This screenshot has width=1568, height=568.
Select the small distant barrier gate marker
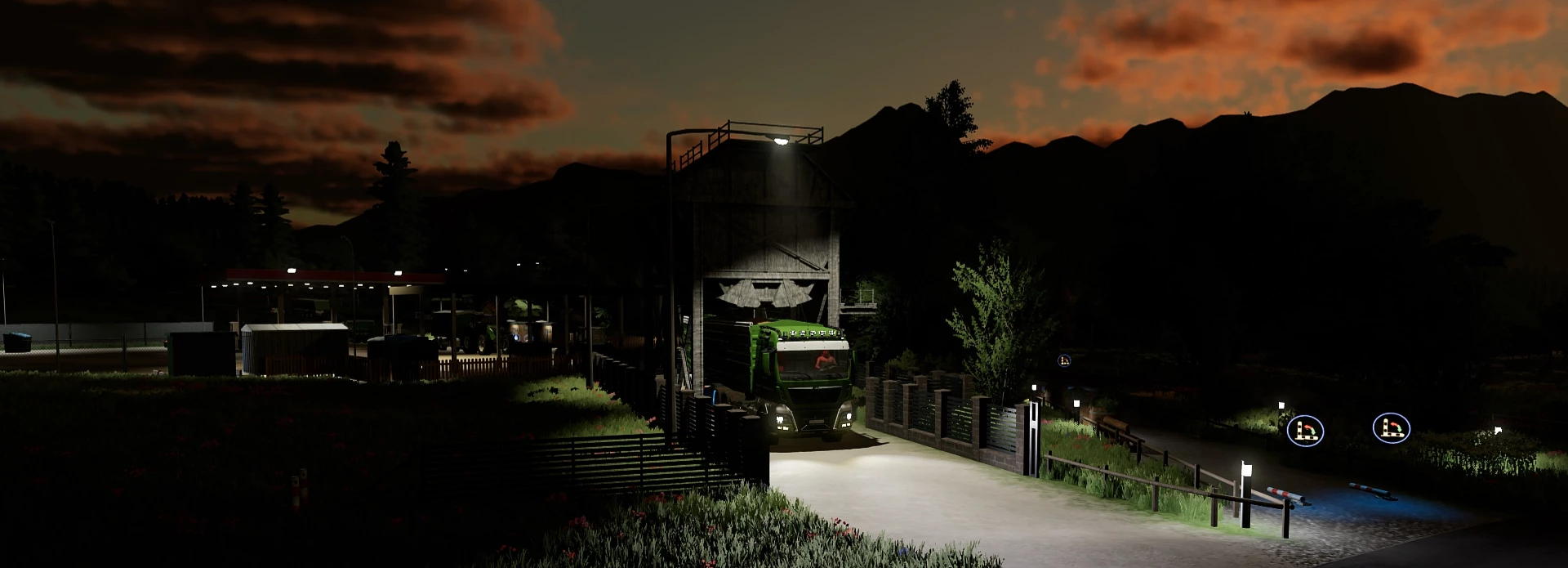[1064, 360]
